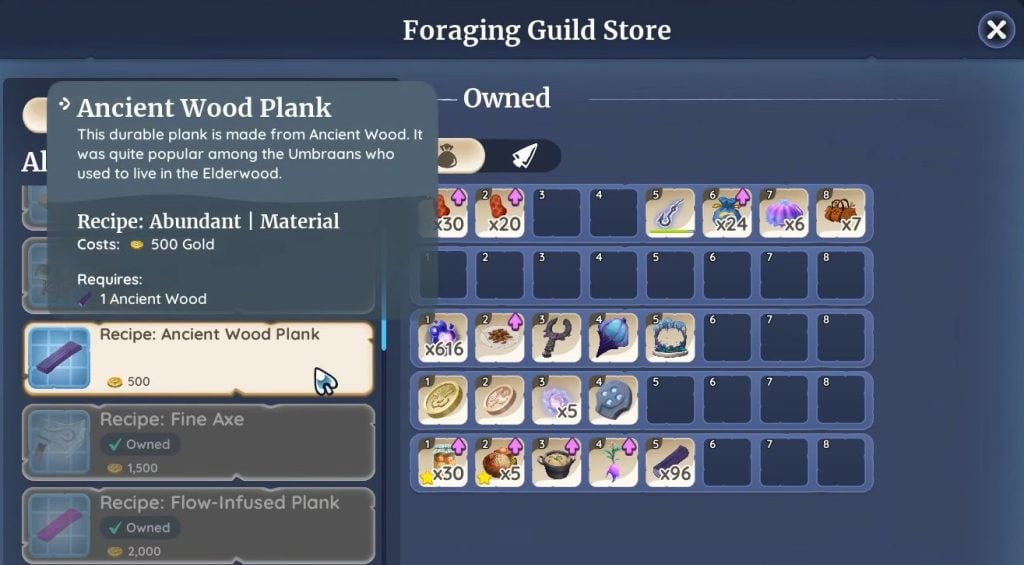1024x565 pixels.
Task: Pick the blue pouch stack of 24
Action: point(726,212)
